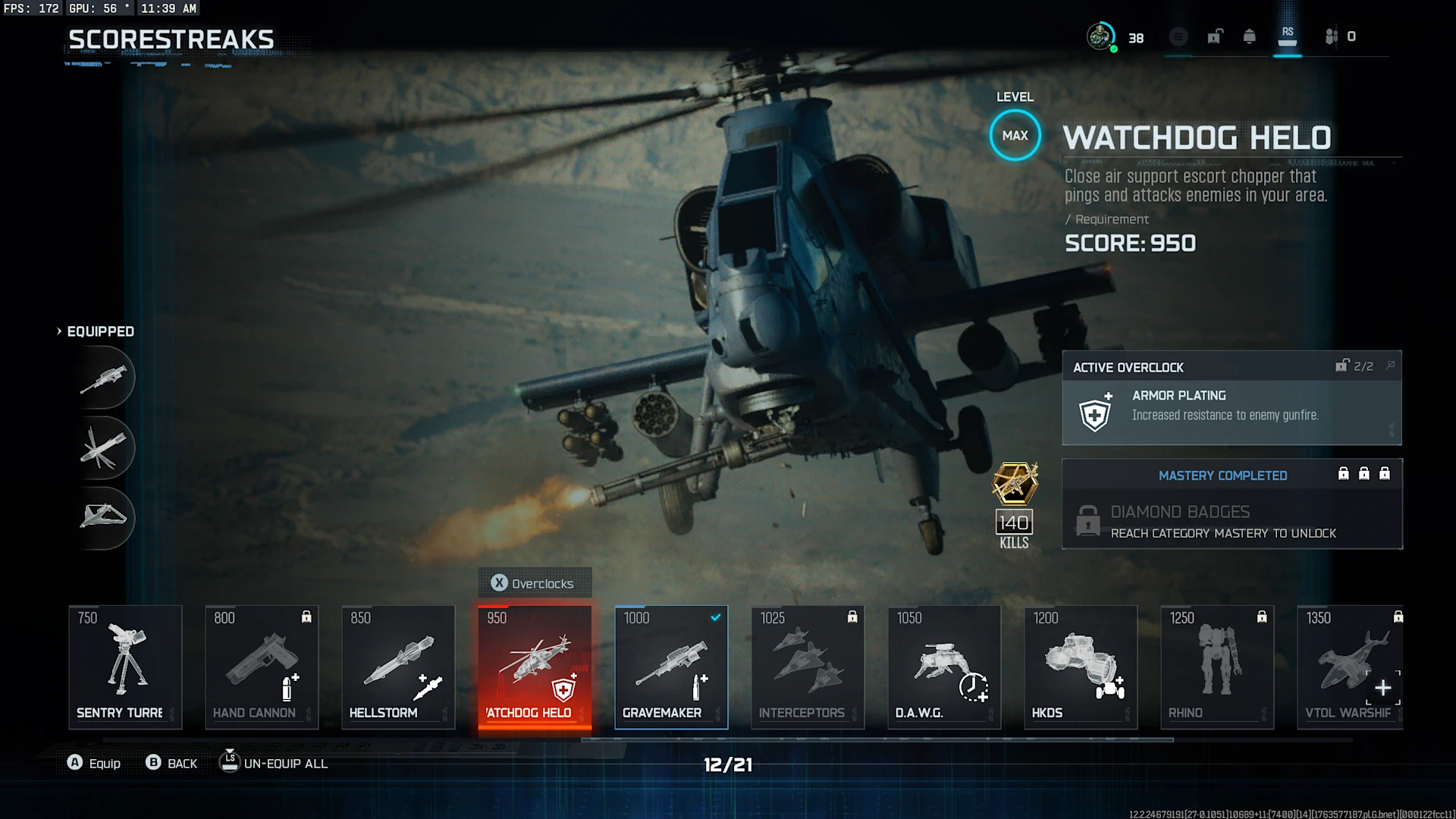Screen dimensions: 1456x819
Task: Select the HKDs scorestreak tile
Action: pyautogui.click(x=1081, y=666)
